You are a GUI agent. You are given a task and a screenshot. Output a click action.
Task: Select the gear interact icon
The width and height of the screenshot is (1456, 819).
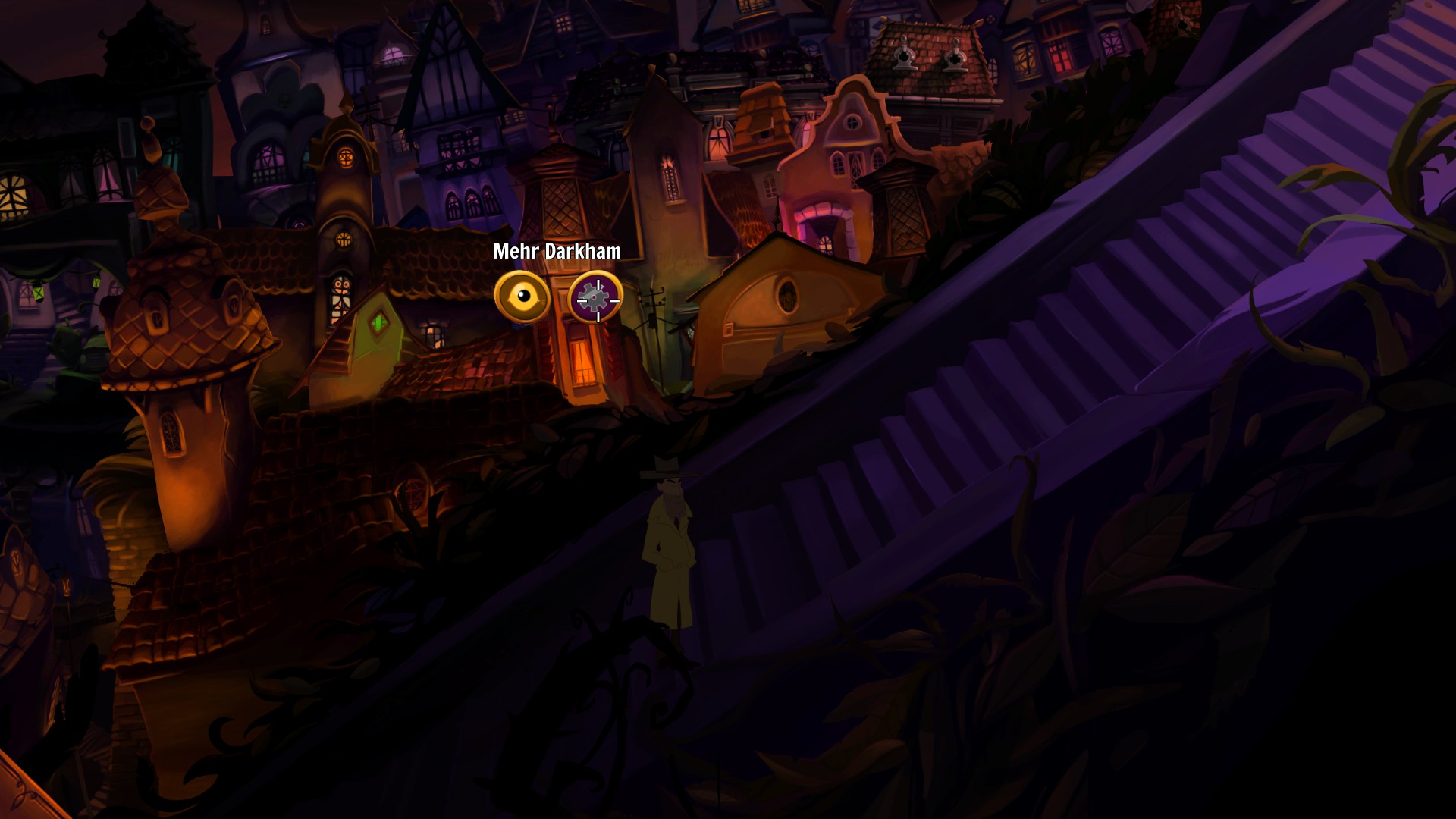click(x=596, y=298)
